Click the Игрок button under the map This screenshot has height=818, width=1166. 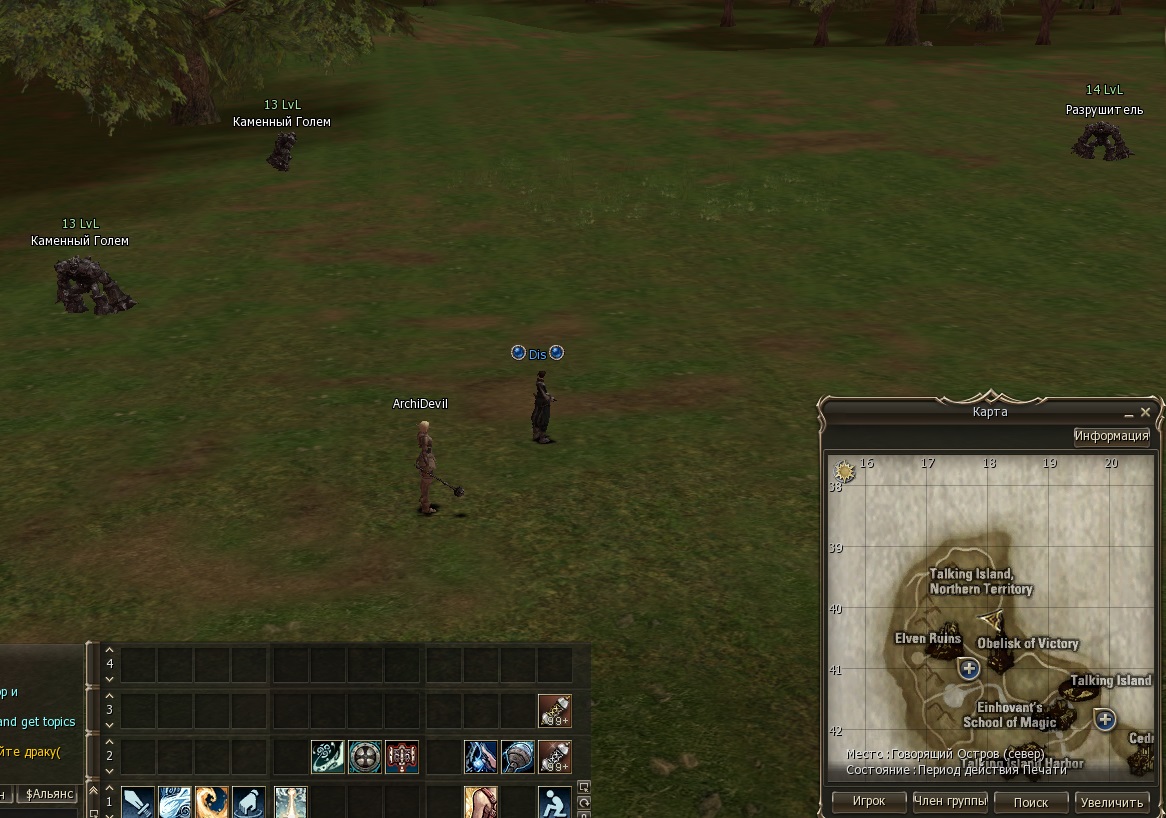(x=869, y=802)
